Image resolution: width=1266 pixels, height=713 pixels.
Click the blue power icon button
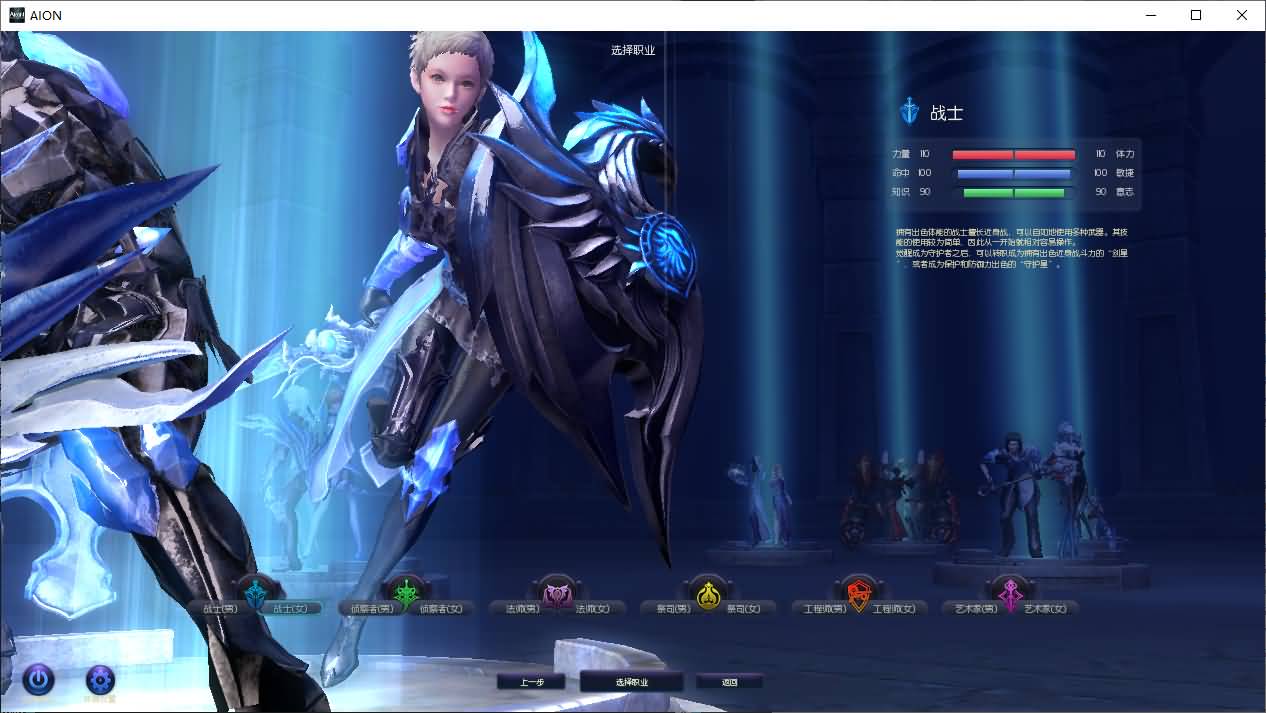[x=38, y=680]
